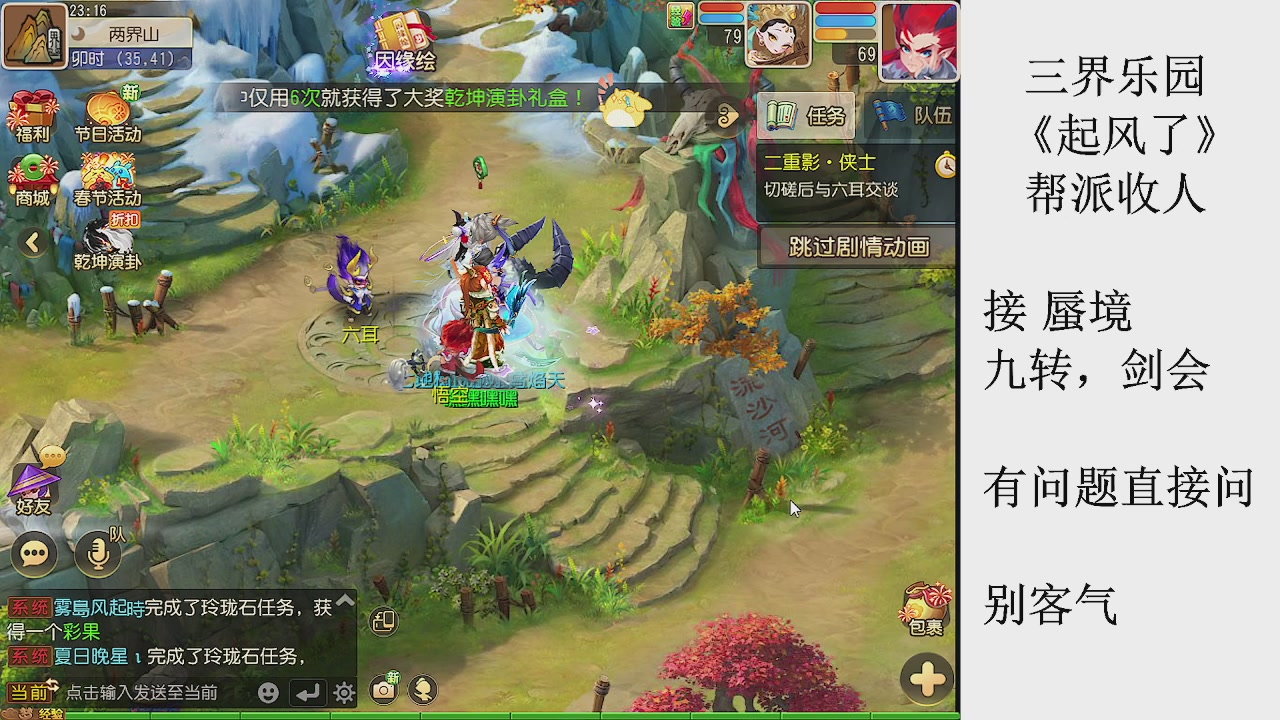This screenshot has height=720, width=1280.
Task: Switch to the 队伍 team tab
Action: pos(910,115)
